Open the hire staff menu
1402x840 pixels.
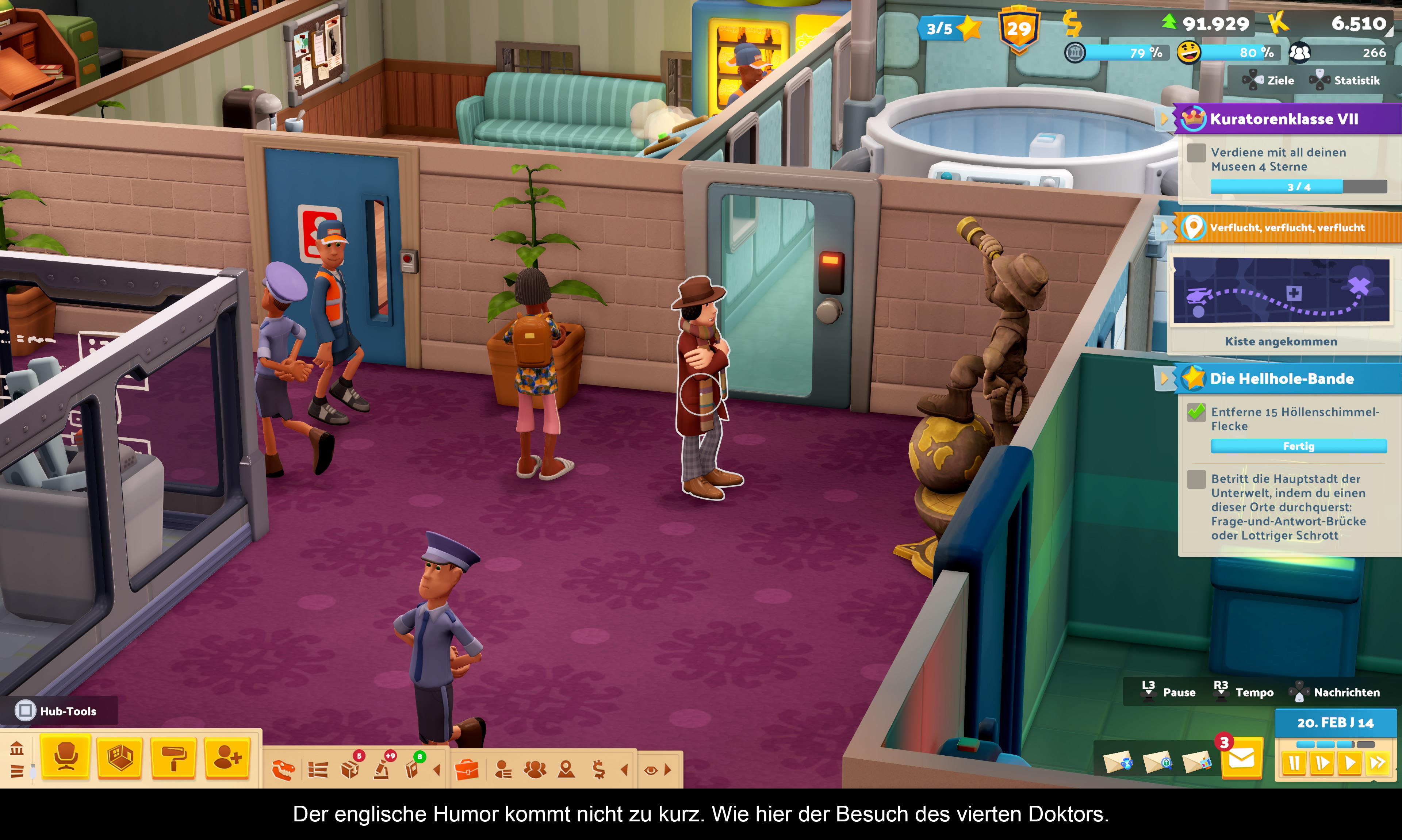point(227,757)
